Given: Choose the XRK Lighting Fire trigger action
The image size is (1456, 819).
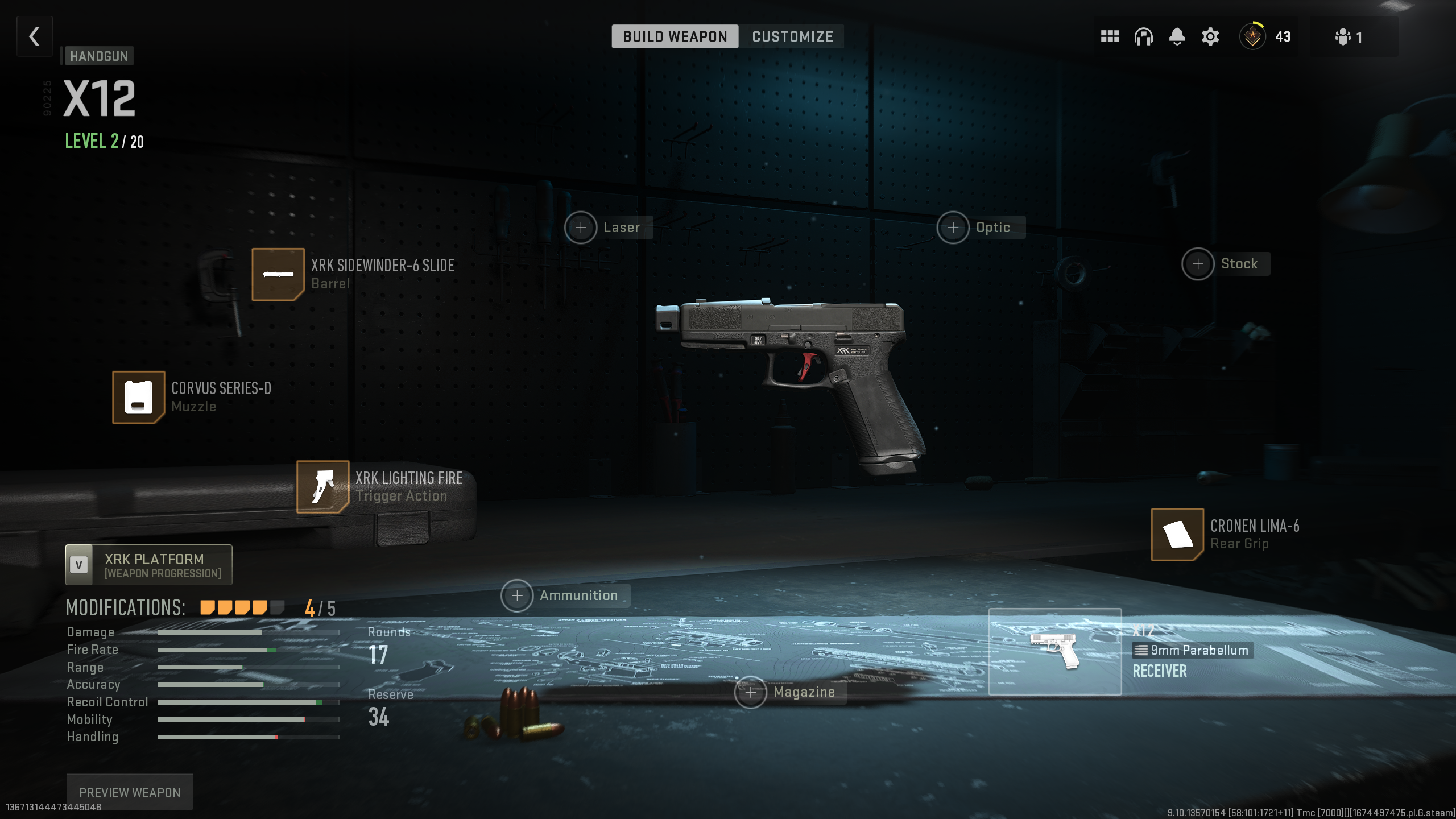Looking at the screenshot, I should tap(322, 487).
